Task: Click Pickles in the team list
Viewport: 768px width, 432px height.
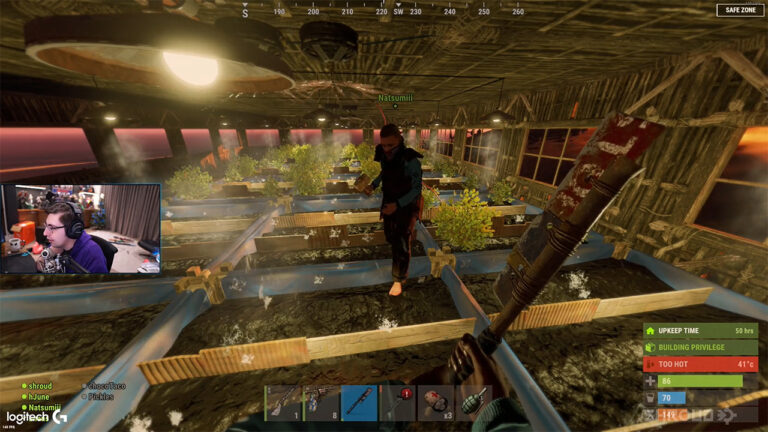Action: [x=100, y=396]
